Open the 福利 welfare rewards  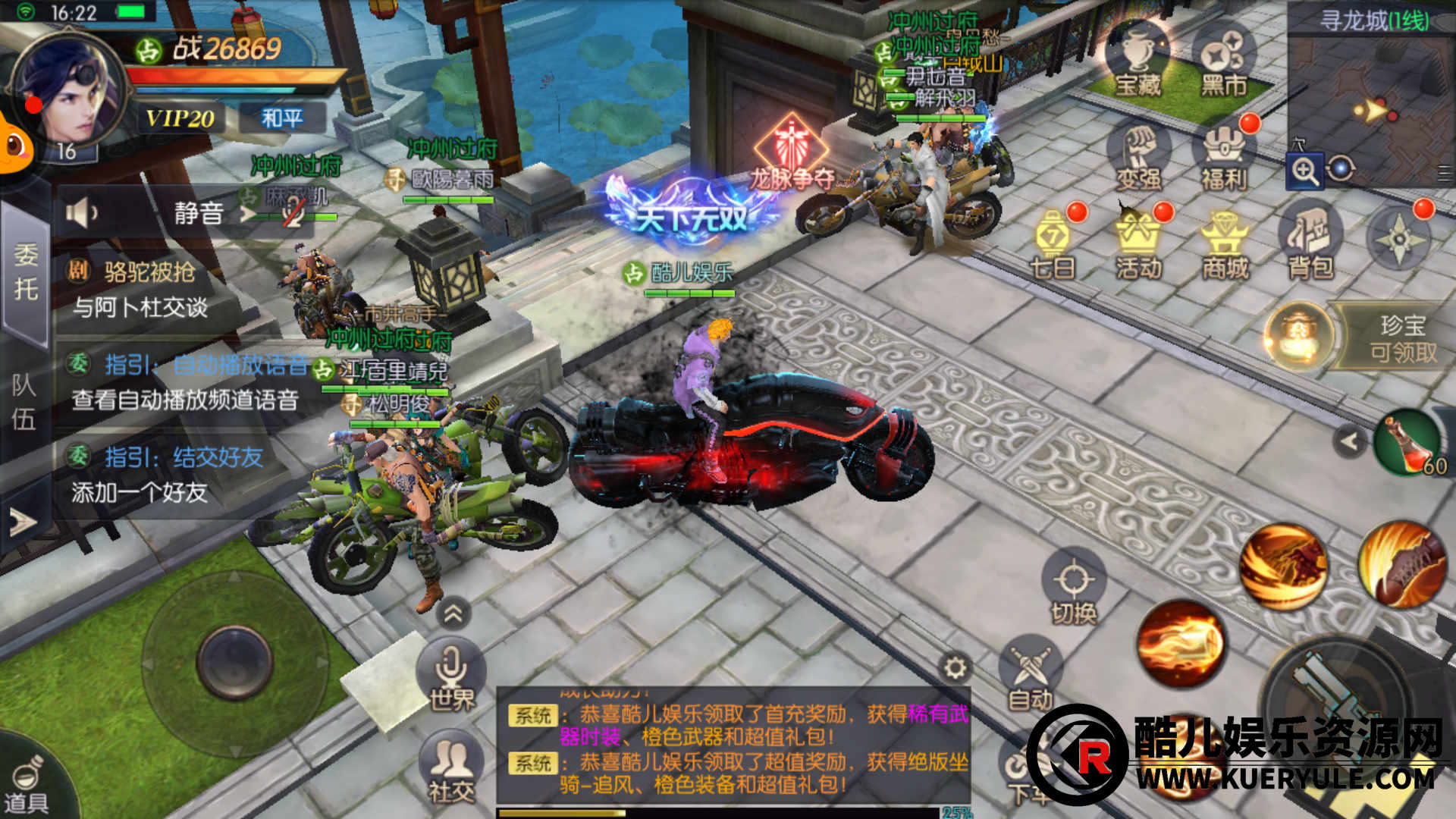click(1223, 157)
